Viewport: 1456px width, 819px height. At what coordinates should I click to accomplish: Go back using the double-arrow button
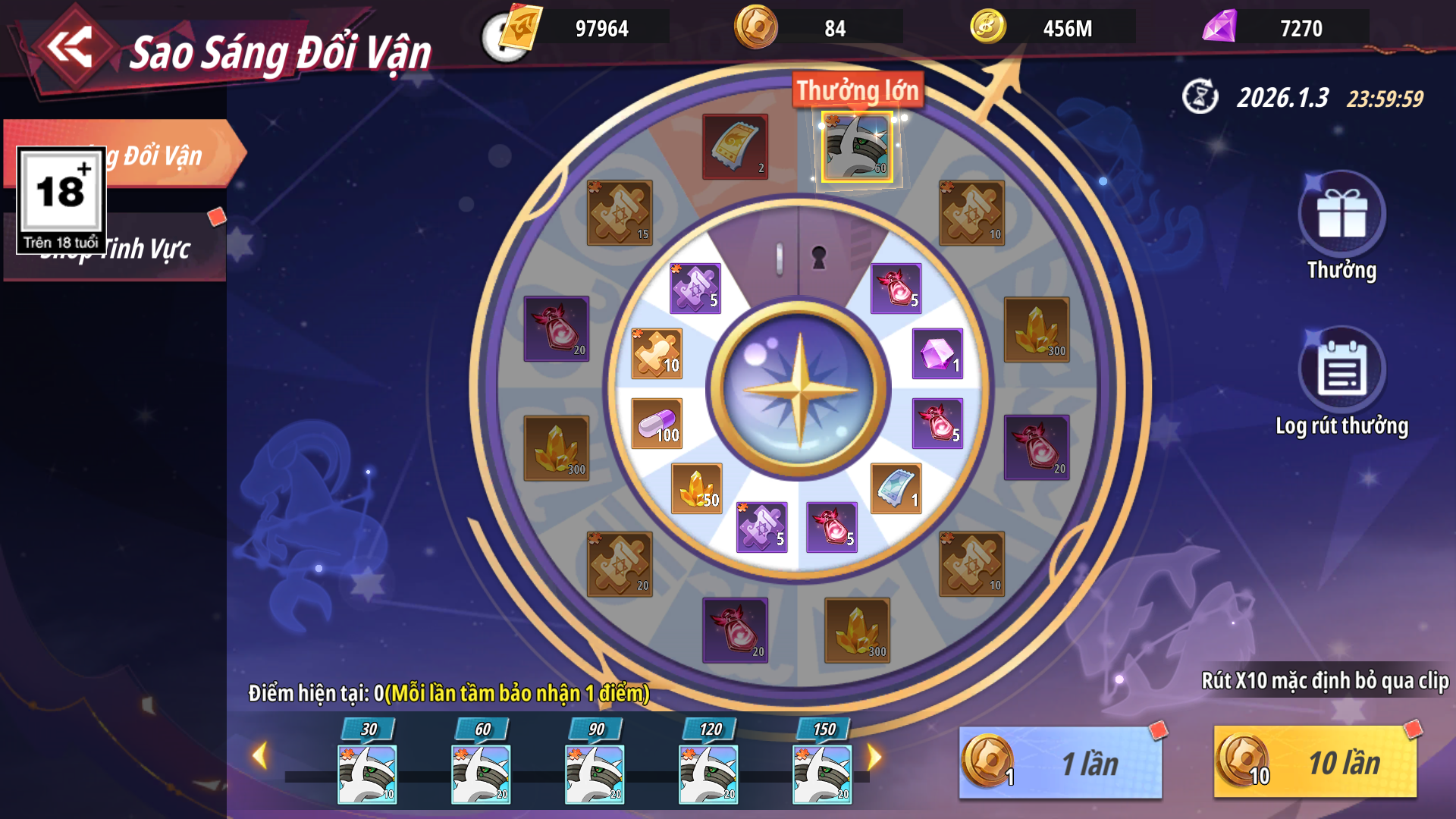point(70,49)
